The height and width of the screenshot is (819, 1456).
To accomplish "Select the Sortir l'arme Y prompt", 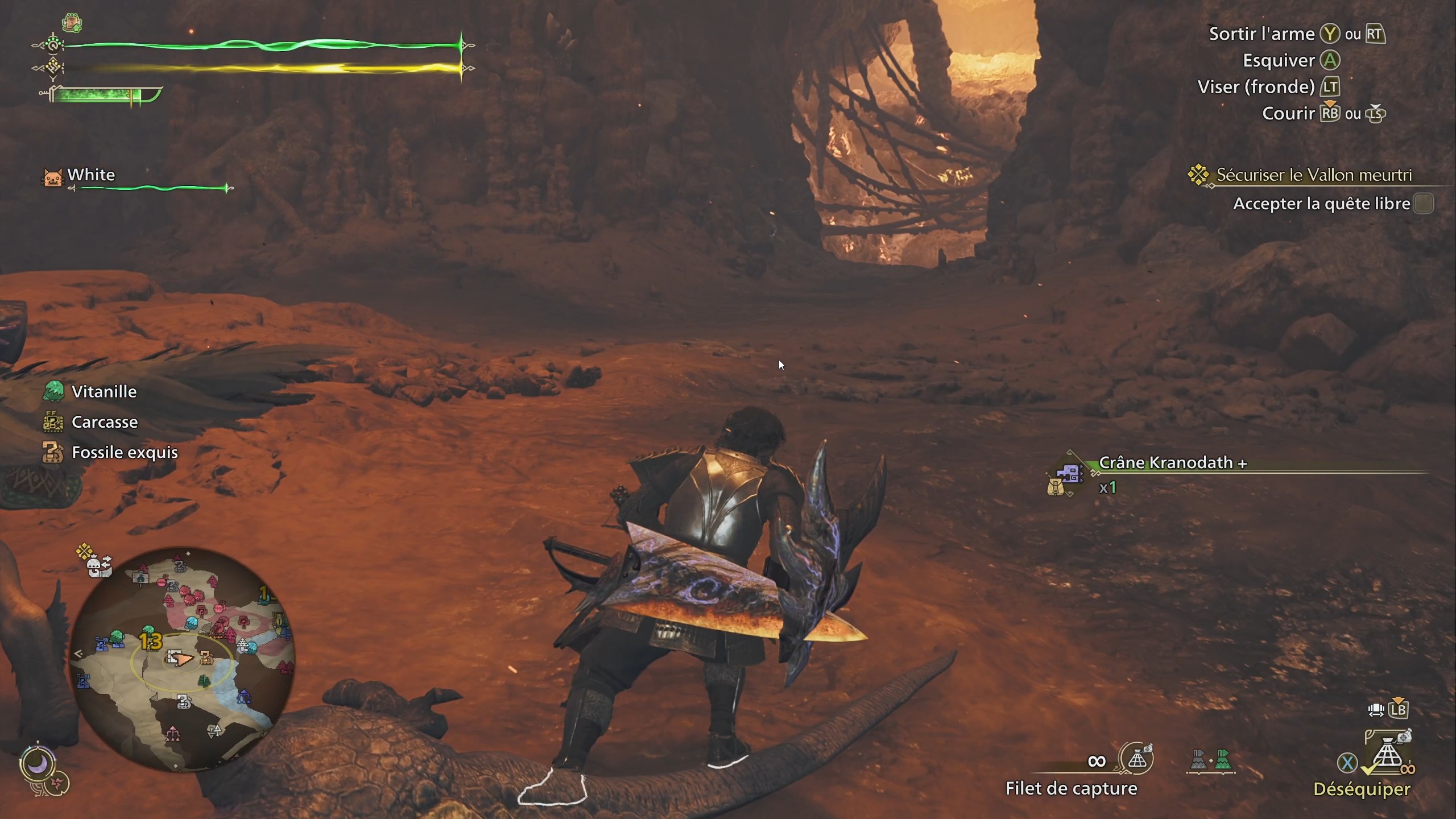I will tap(1331, 33).
